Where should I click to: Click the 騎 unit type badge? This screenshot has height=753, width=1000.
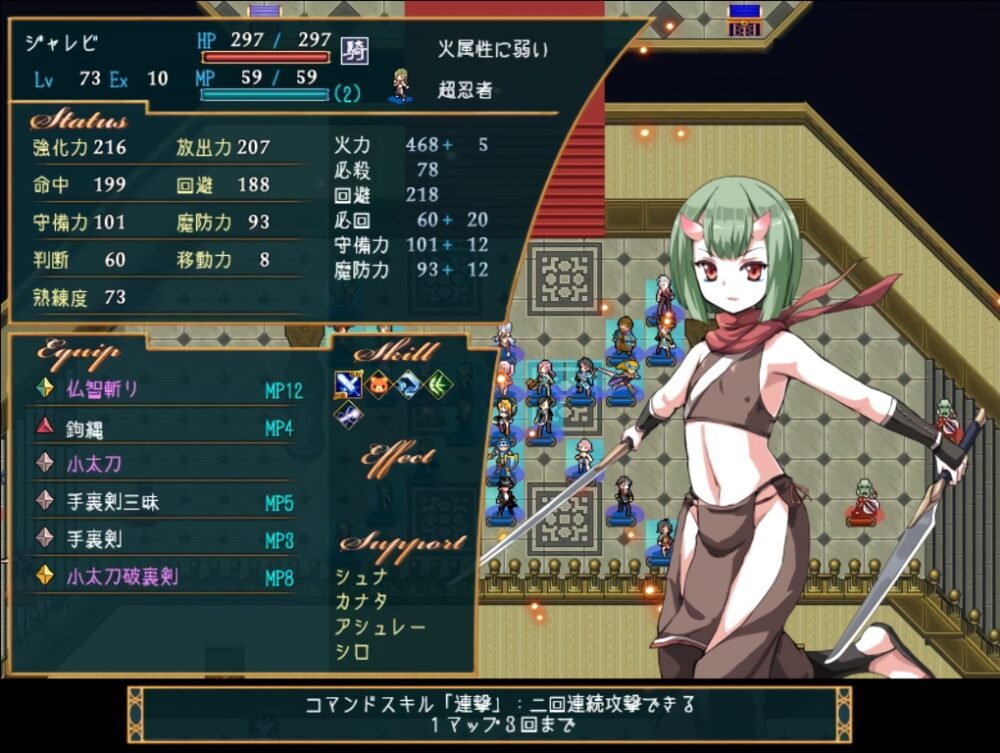tap(353, 49)
